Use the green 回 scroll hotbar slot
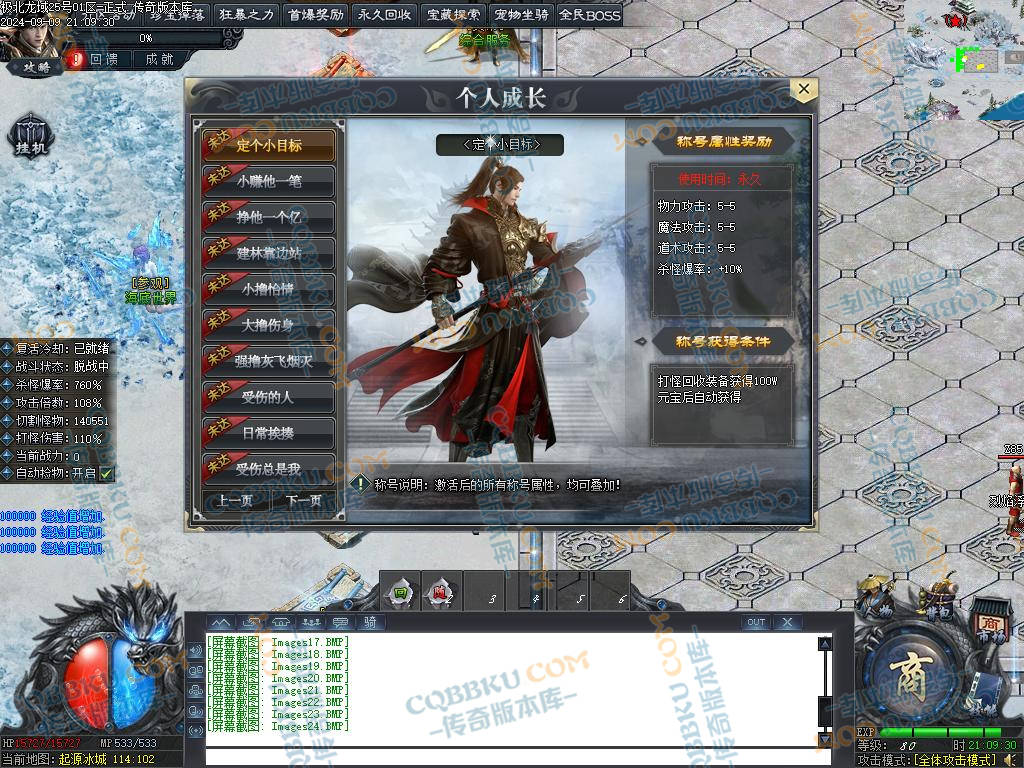 401,592
